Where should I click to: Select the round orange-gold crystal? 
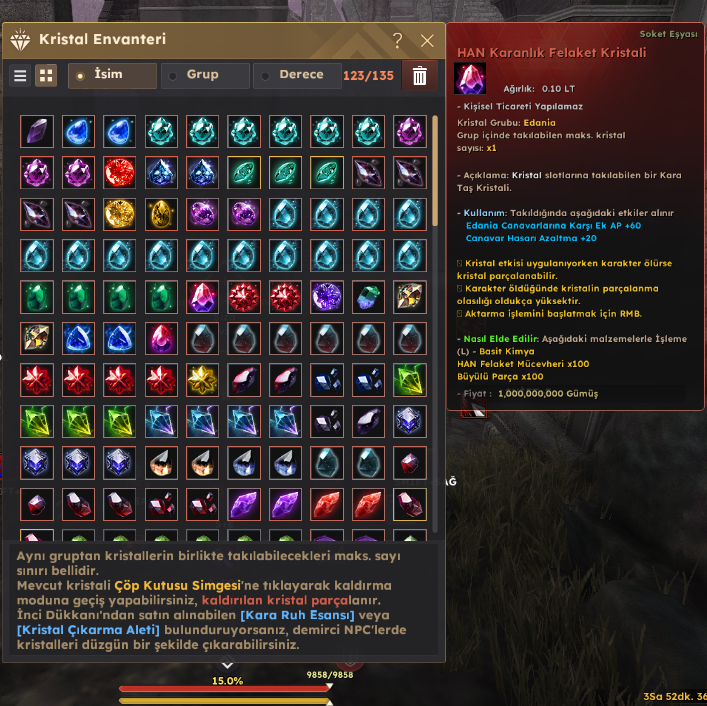click(x=119, y=214)
